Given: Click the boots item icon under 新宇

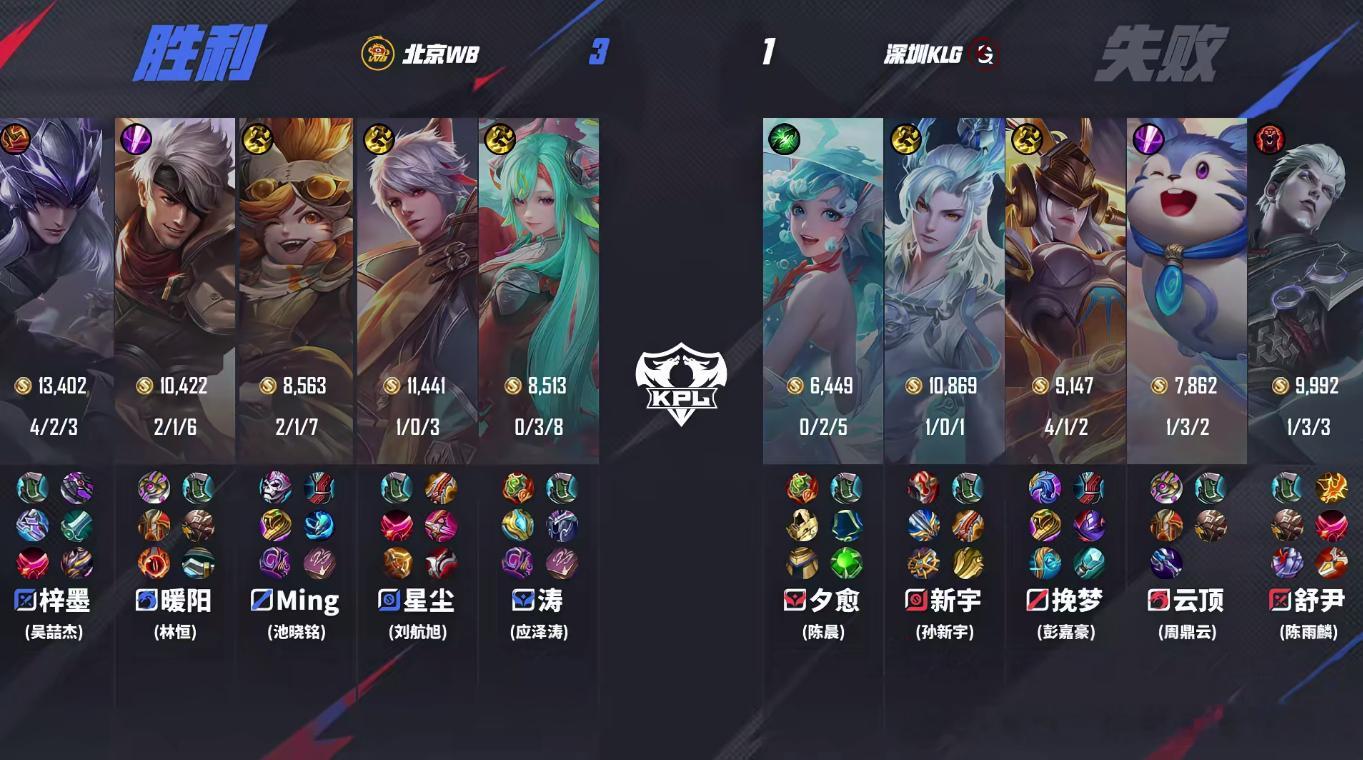Looking at the screenshot, I should click(x=967, y=487).
